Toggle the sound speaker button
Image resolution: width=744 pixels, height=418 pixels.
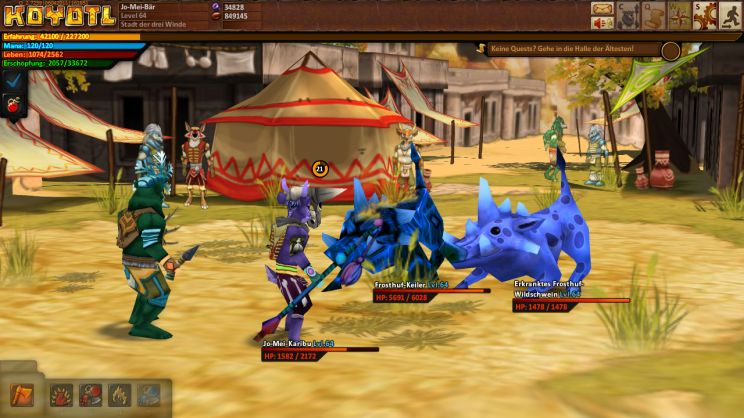[x=602, y=25]
